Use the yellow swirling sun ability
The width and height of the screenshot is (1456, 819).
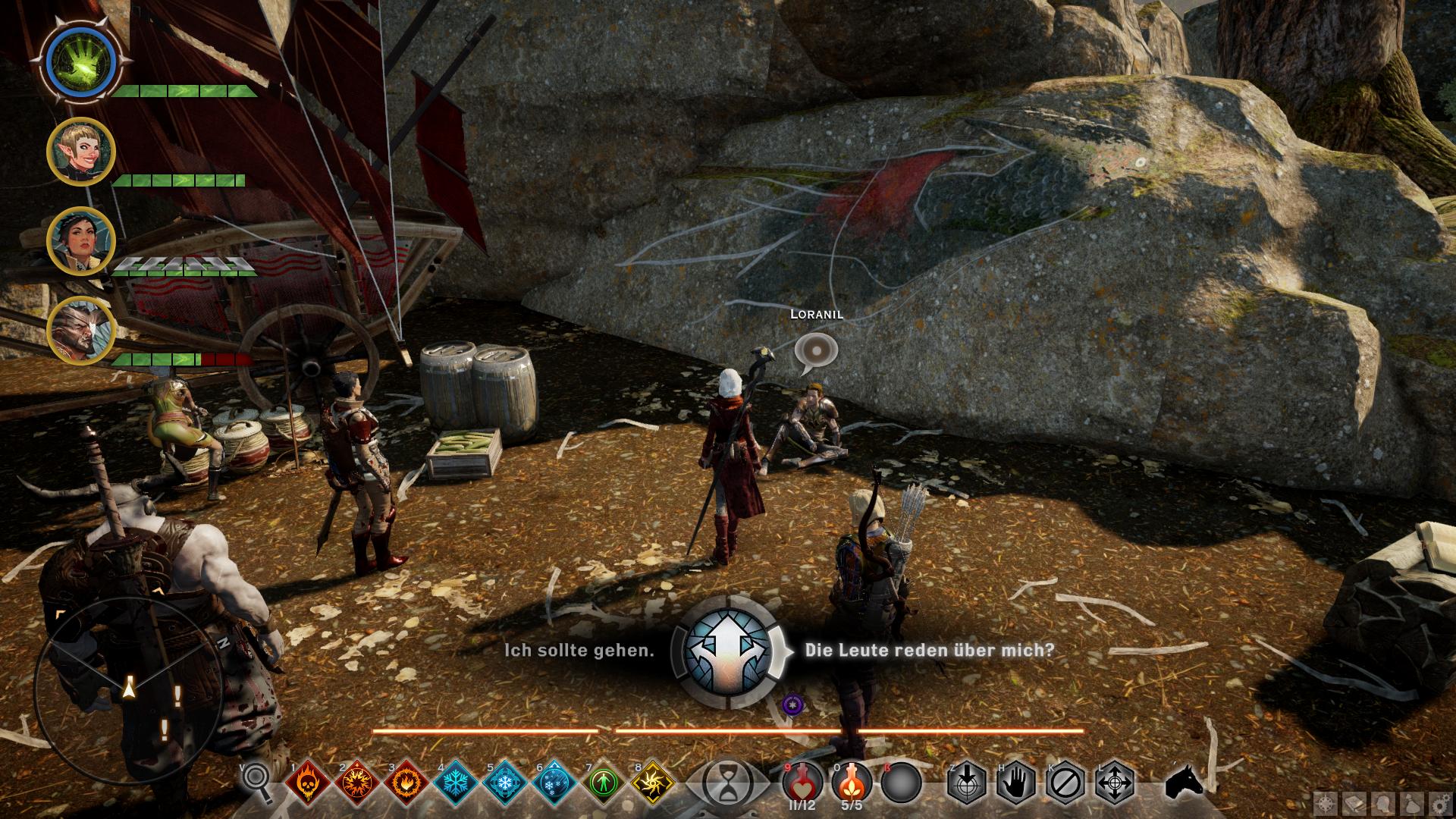coord(653,782)
